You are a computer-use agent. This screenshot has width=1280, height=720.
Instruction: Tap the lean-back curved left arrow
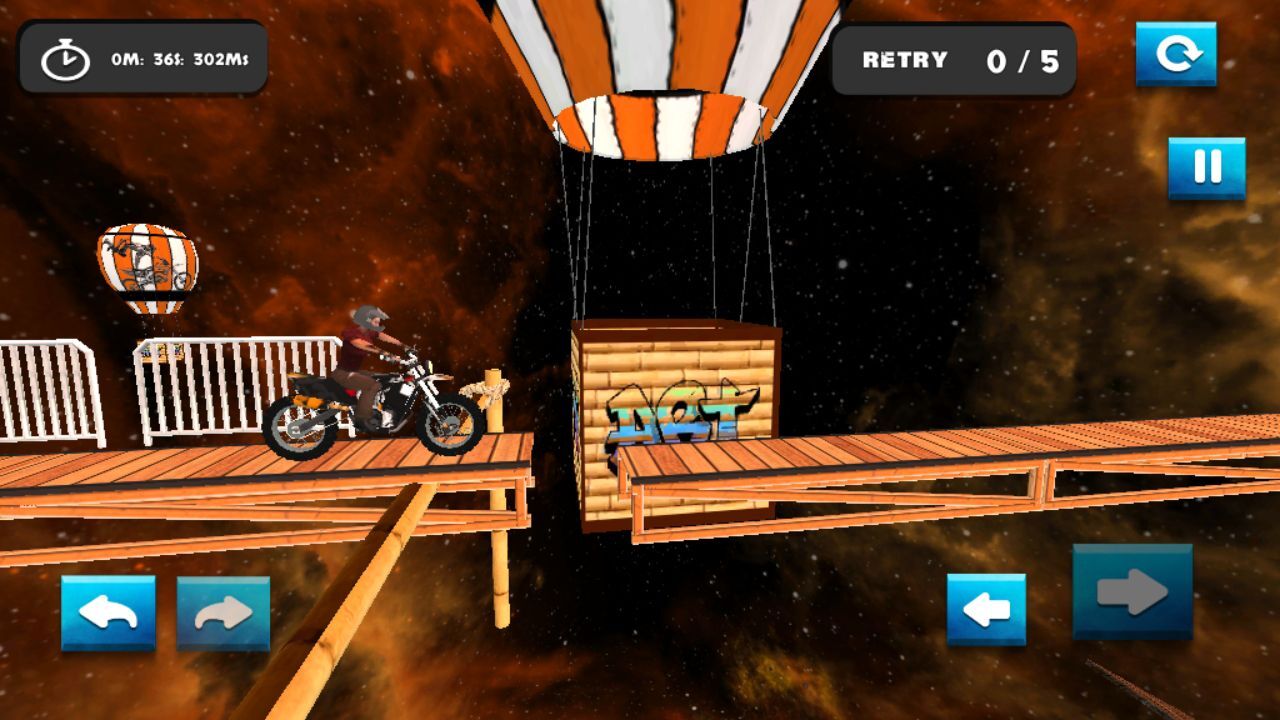108,613
